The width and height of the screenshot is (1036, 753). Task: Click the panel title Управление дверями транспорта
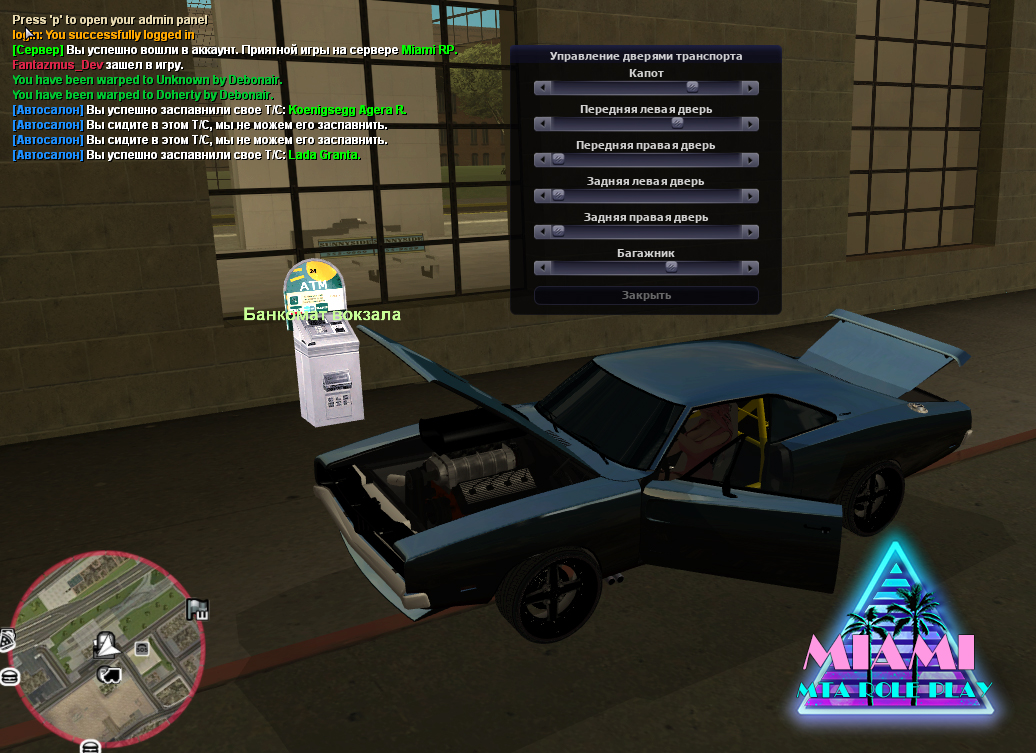[x=646, y=56]
